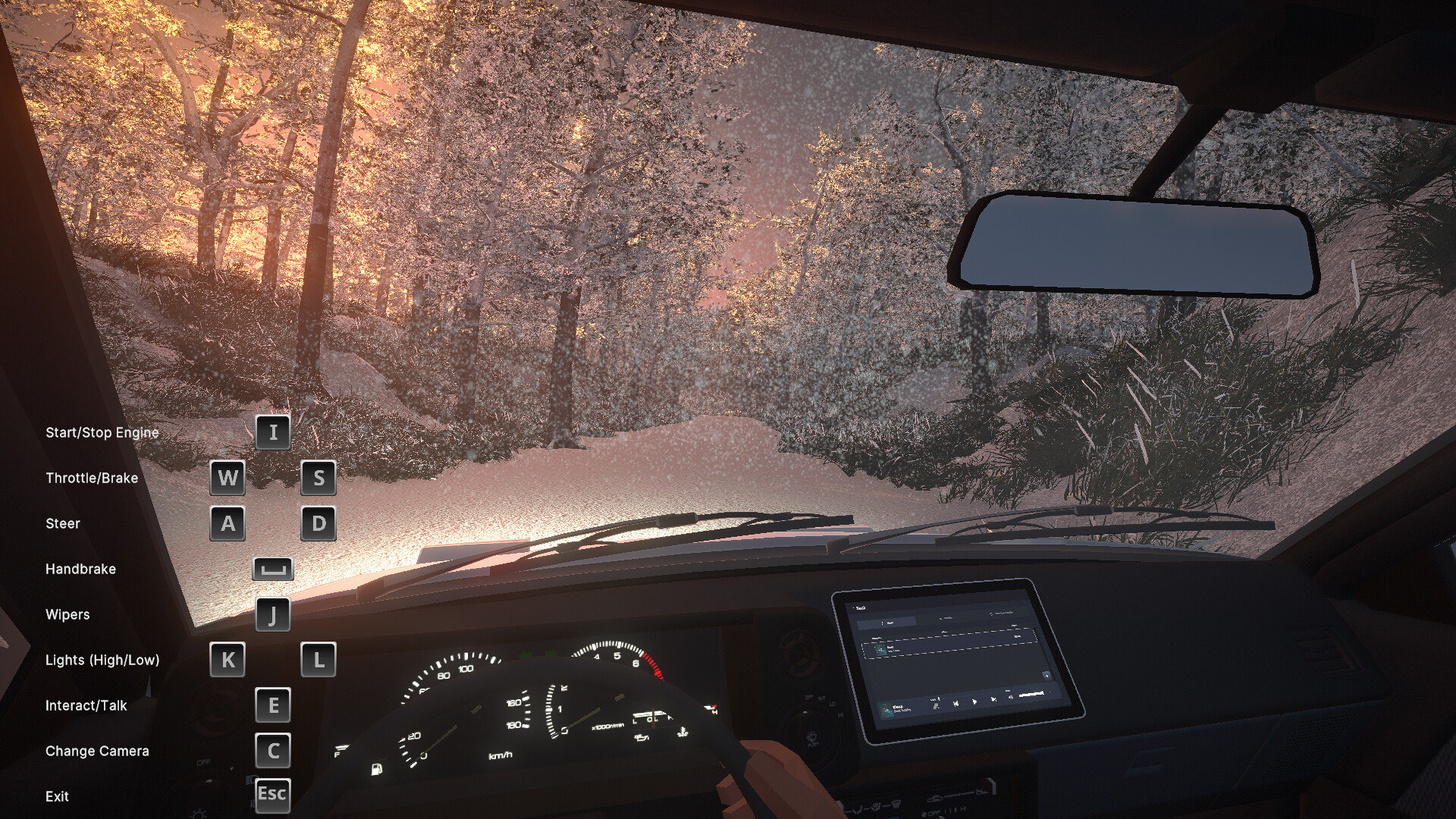The height and width of the screenshot is (819, 1456).
Task: Click the back chevron on the tablet screen
Action: point(855,607)
